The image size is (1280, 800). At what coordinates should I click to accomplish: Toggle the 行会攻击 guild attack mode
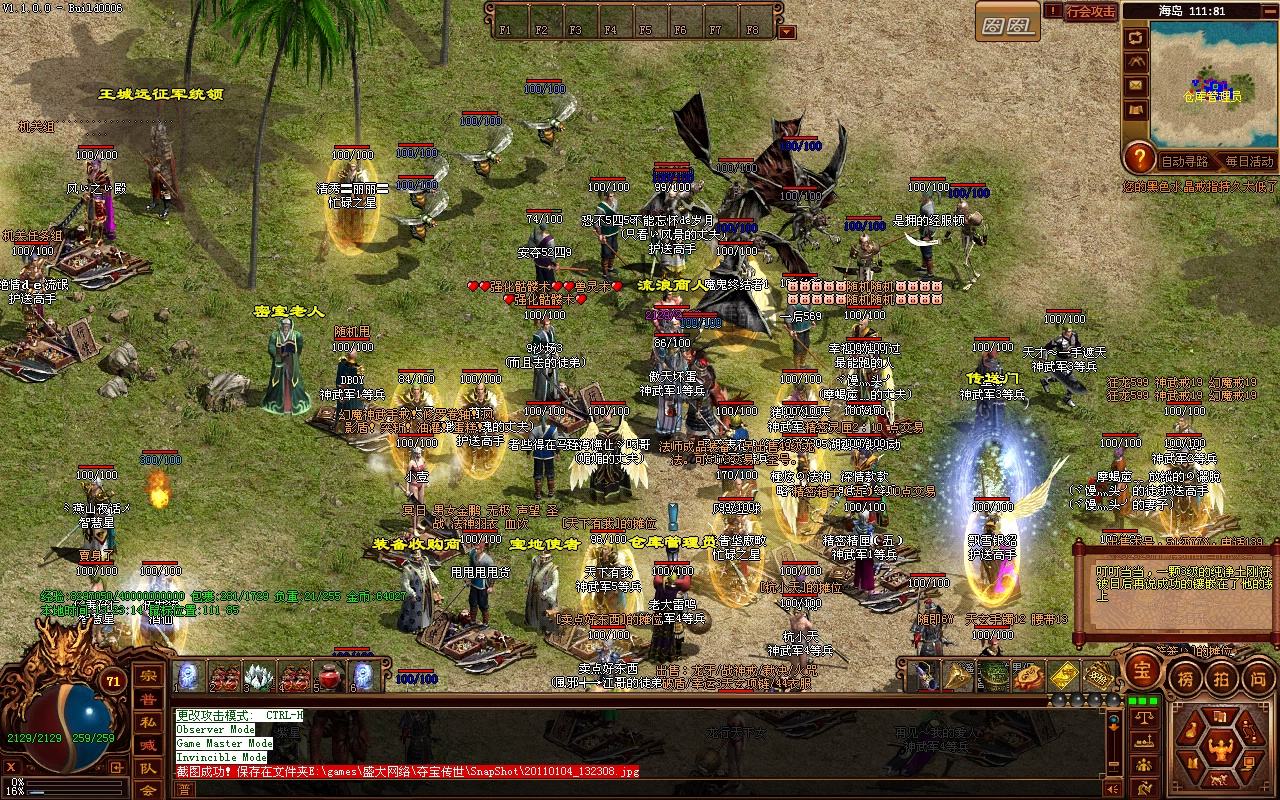click(1091, 12)
